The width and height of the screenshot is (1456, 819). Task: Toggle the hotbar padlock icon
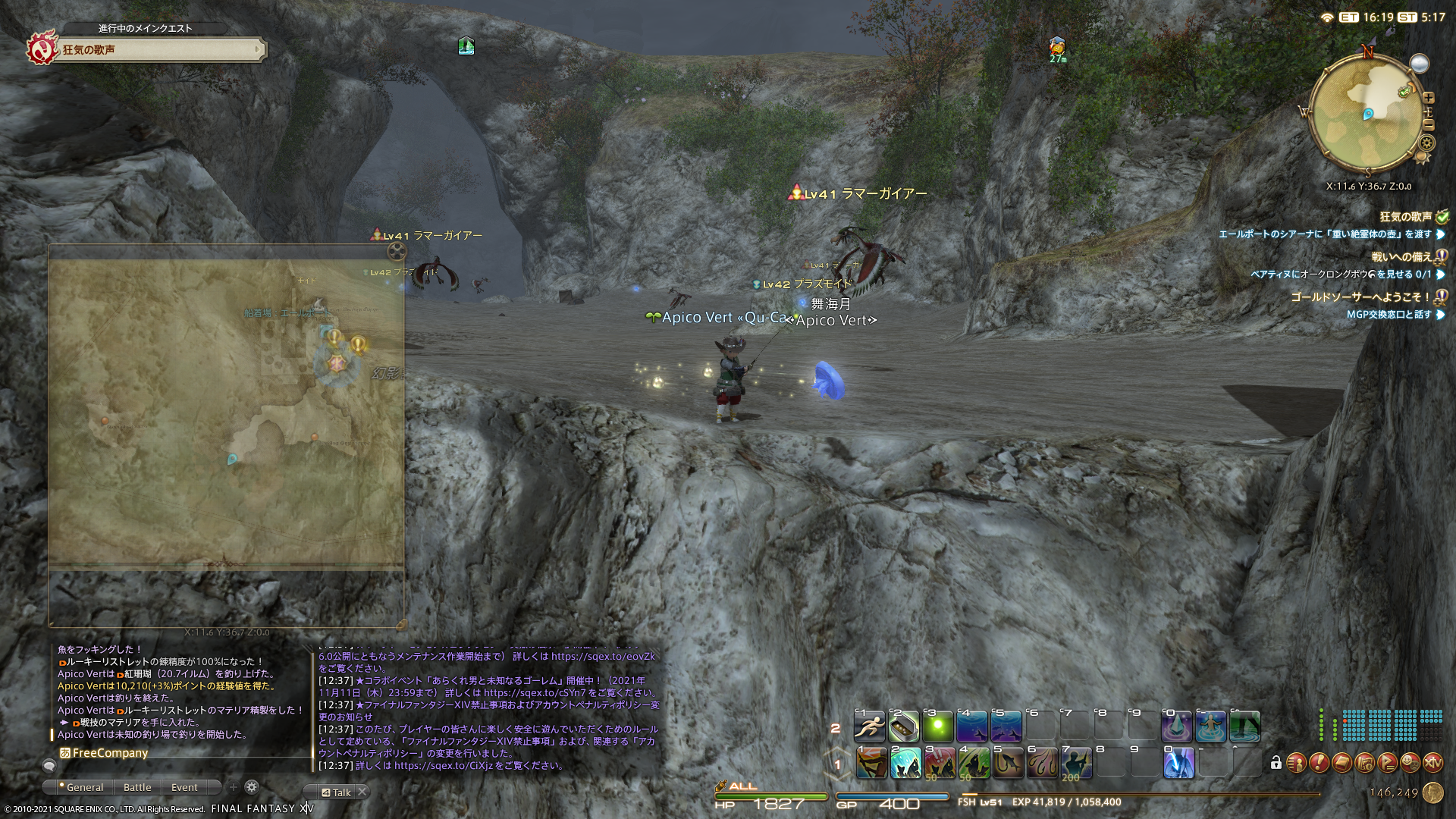click(1276, 763)
